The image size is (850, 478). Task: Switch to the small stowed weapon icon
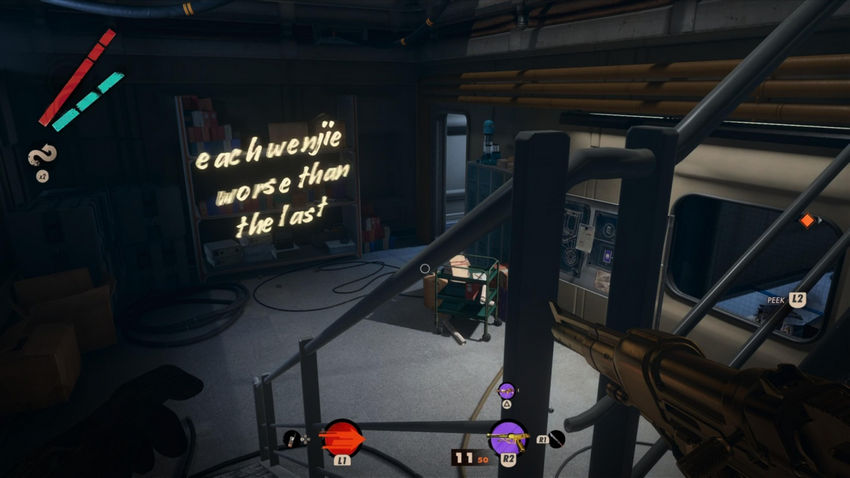506,390
